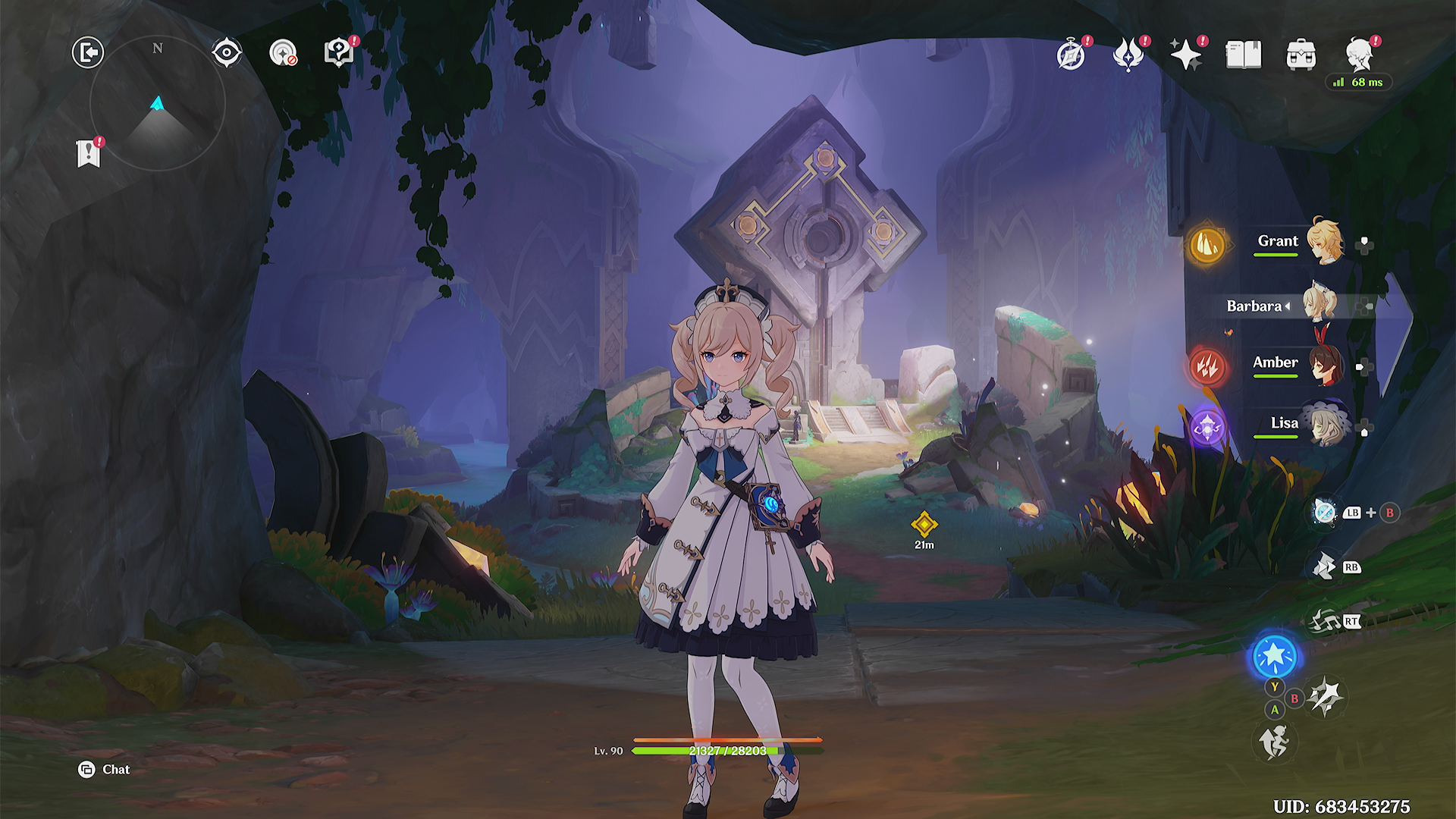
Task: Switch to party member Amber
Action: click(1276, 362)
